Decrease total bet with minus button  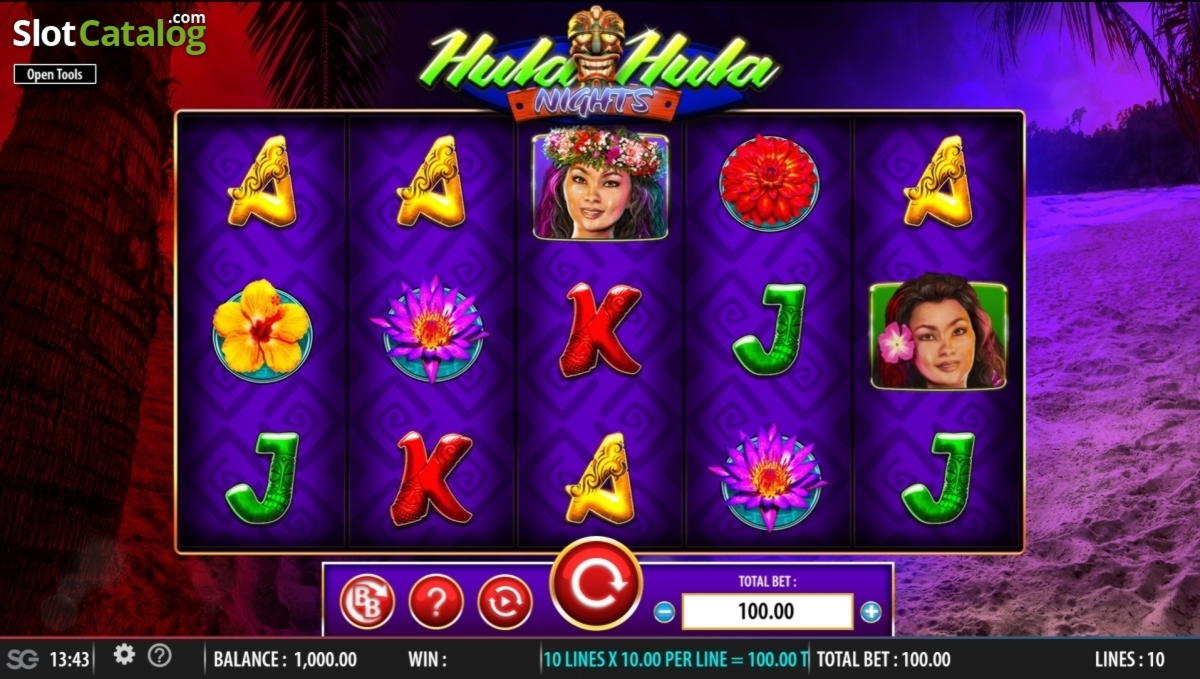(x=664, y=612)
